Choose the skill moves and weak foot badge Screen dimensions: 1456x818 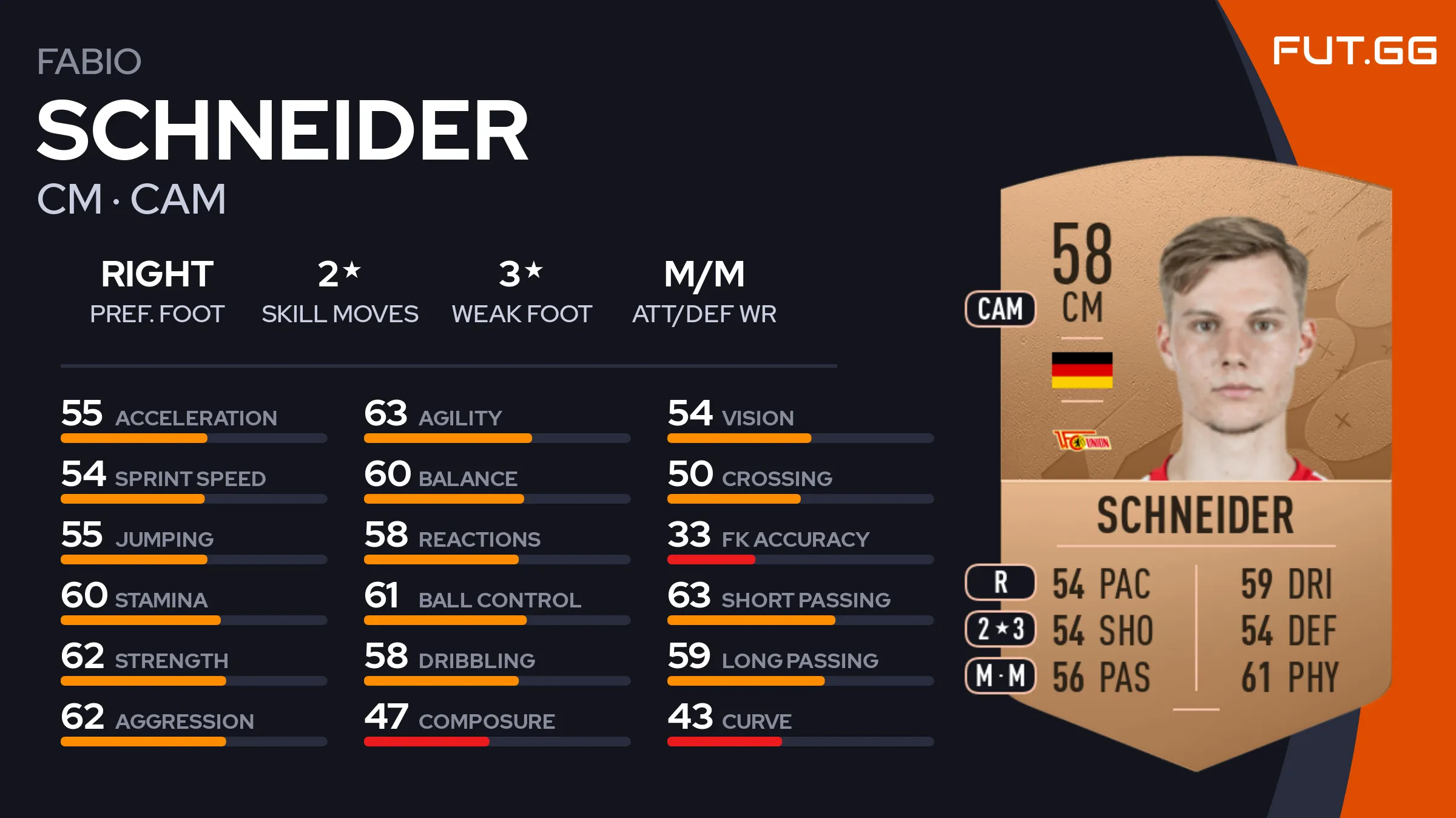[x=1000, y=629]
